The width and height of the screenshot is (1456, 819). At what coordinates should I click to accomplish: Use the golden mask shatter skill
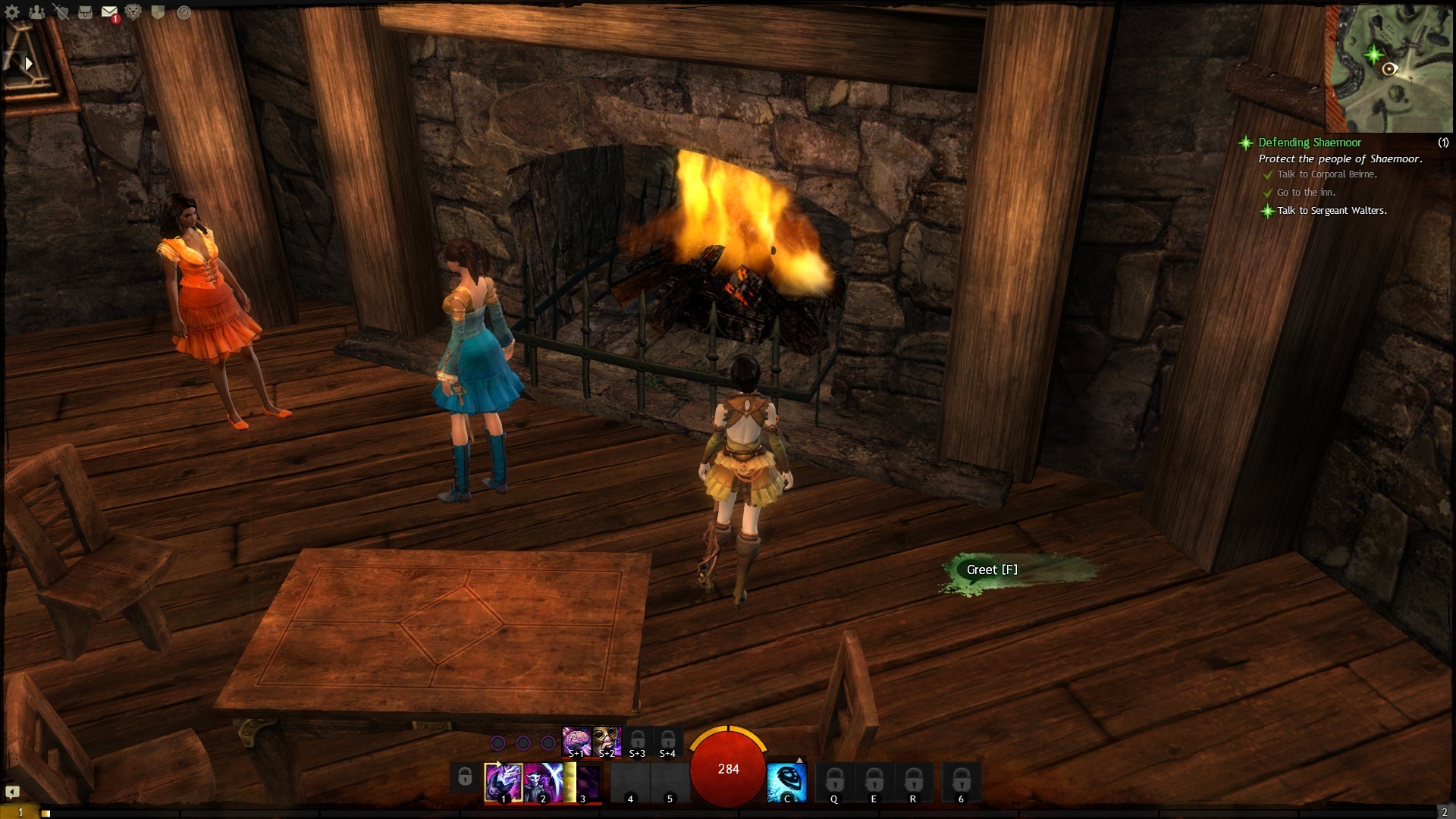(607, 741)
